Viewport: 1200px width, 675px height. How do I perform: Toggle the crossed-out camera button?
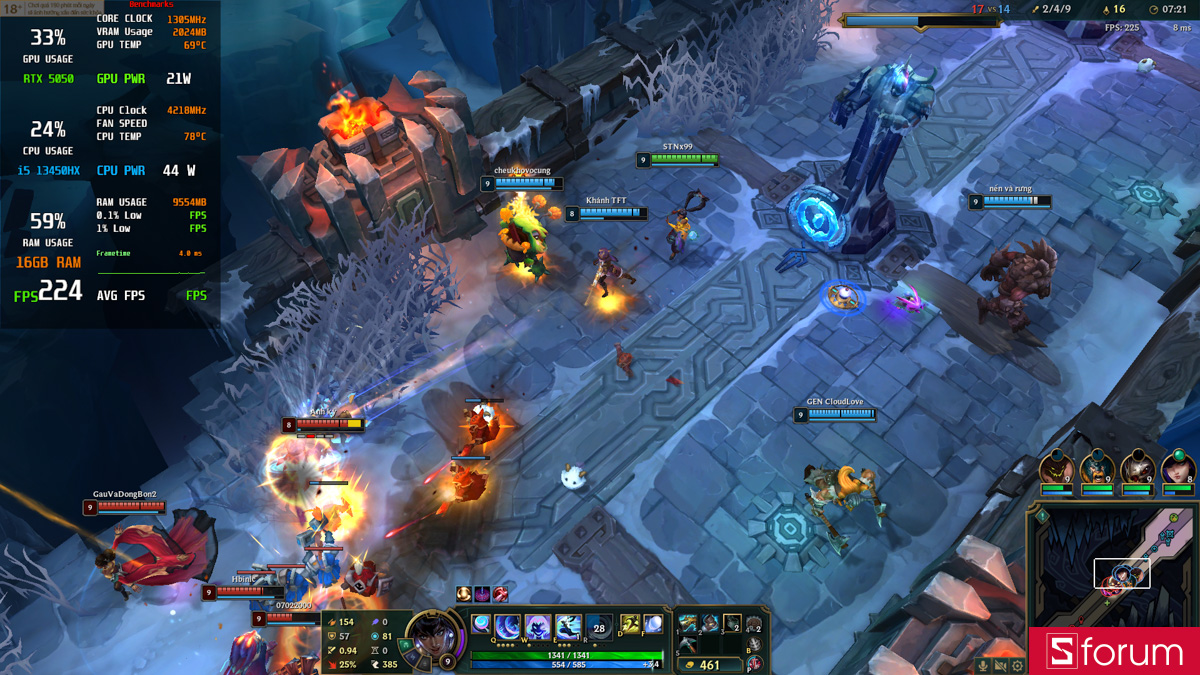(1000, 665)
